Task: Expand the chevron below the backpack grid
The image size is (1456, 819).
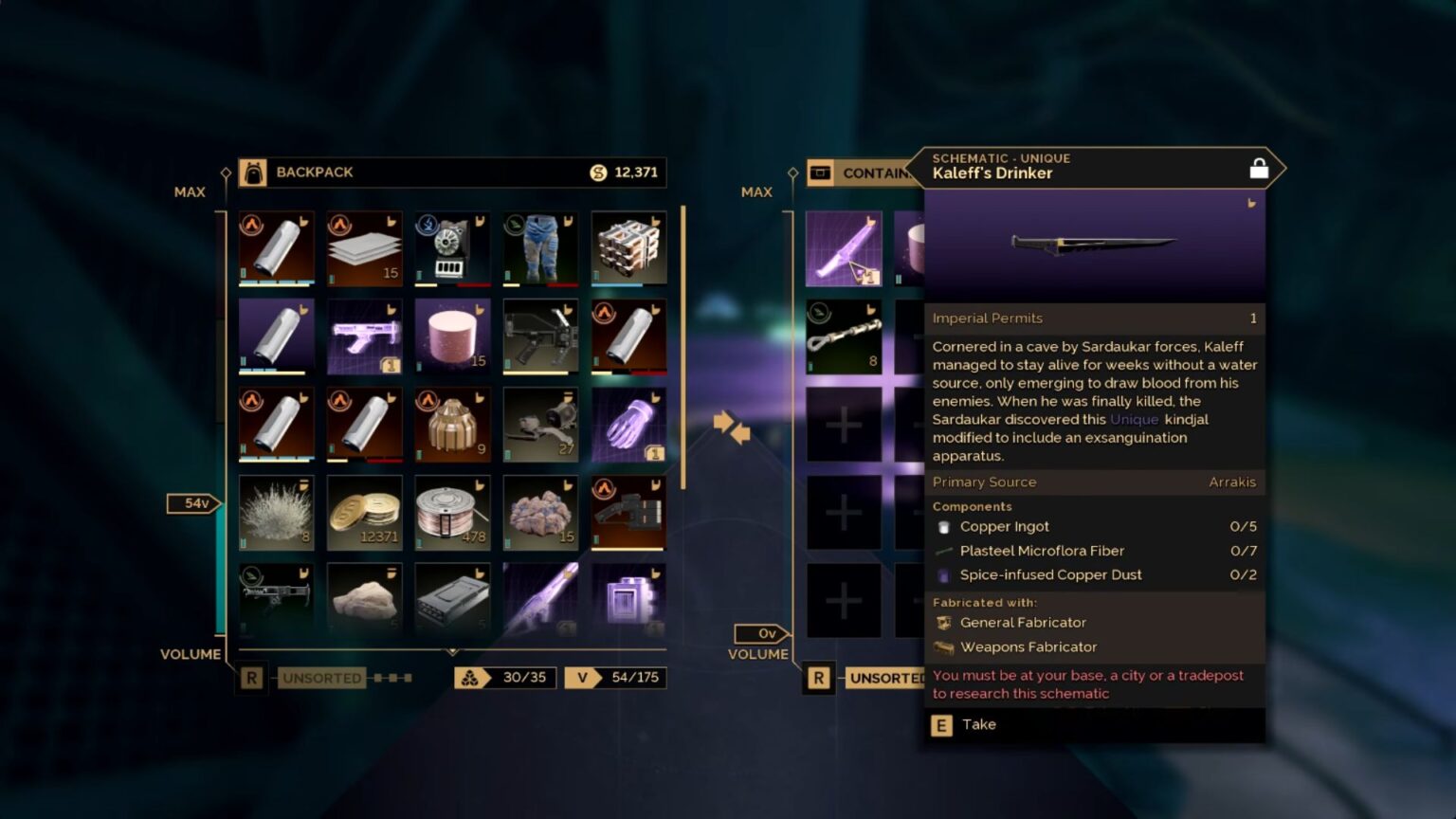Action: 453,650
